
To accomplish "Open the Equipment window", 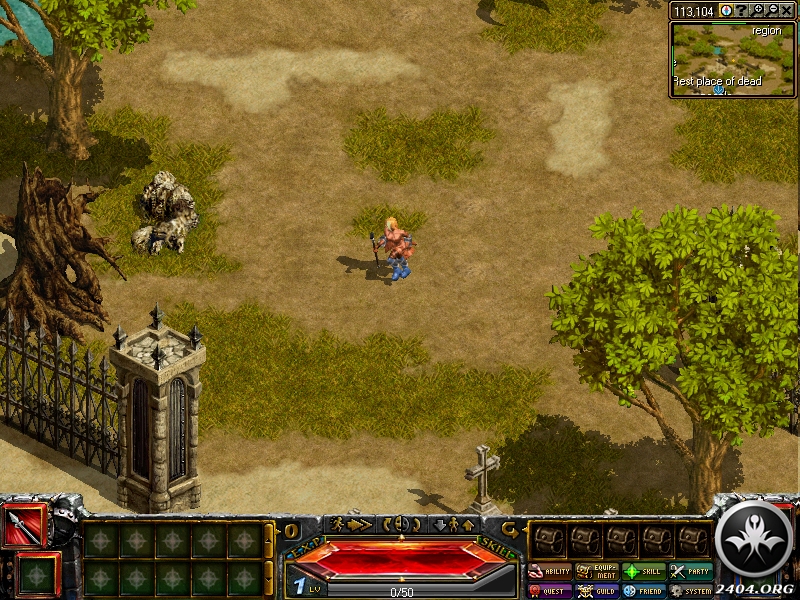I will pos(597,572).
